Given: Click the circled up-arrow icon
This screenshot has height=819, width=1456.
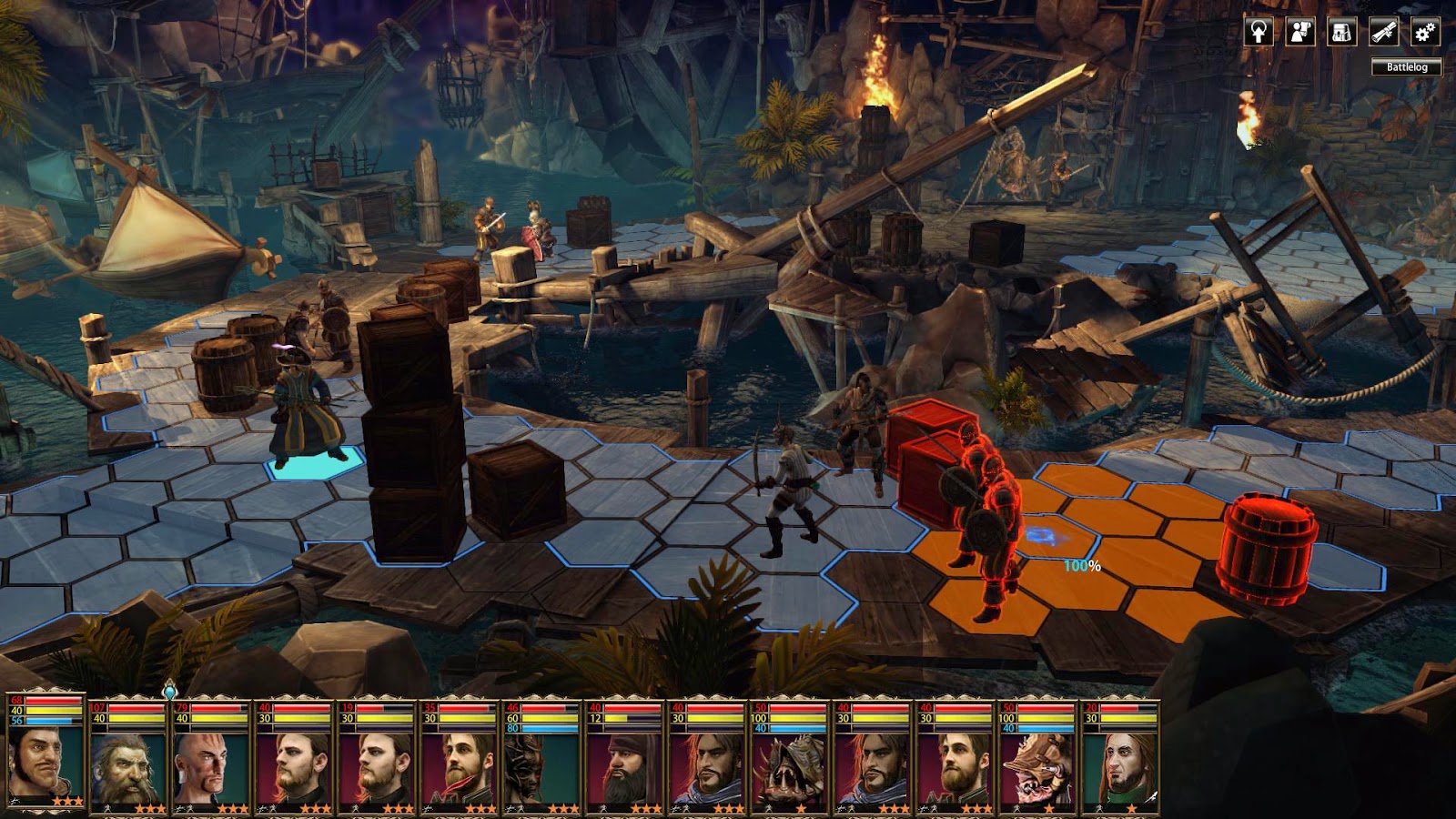Looking at the screenshot, I should tap(1259, 33).
